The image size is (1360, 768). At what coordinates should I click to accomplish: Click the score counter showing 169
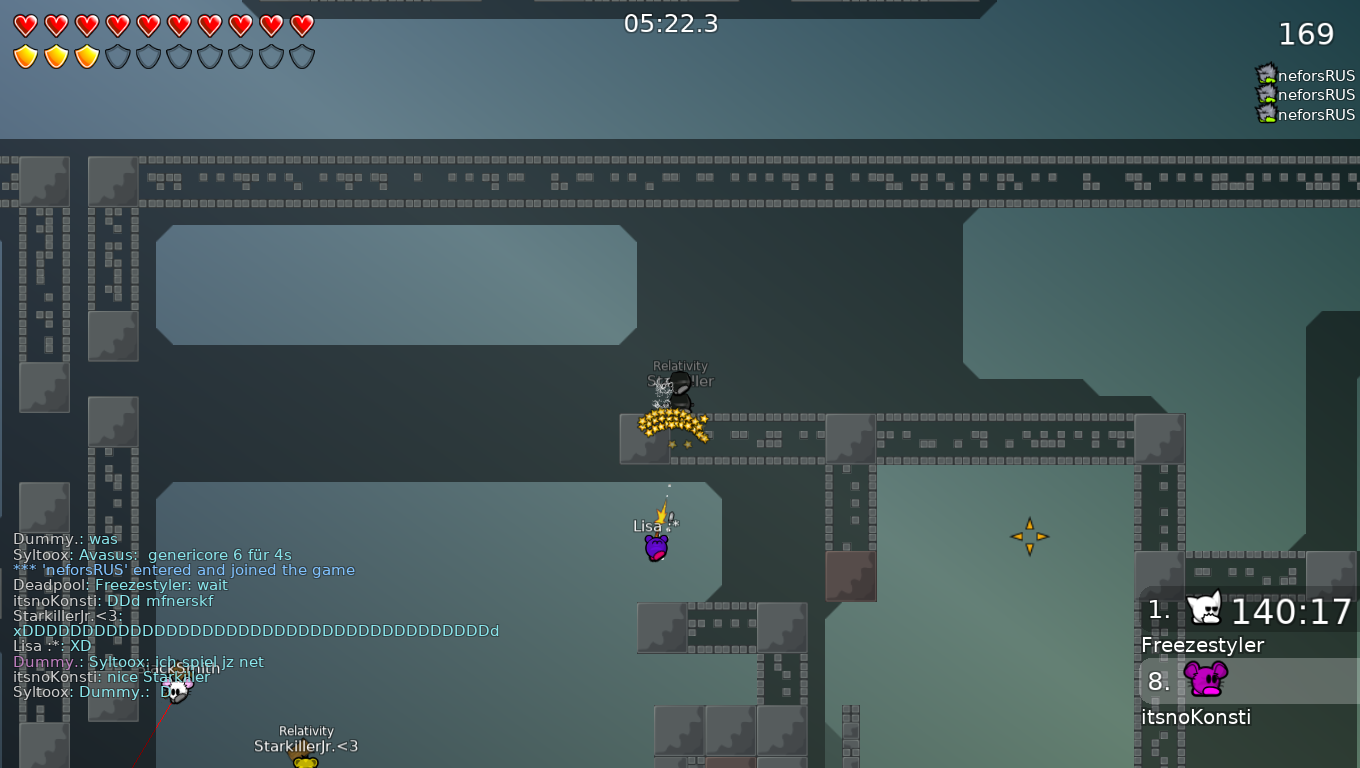[1308, 33]
